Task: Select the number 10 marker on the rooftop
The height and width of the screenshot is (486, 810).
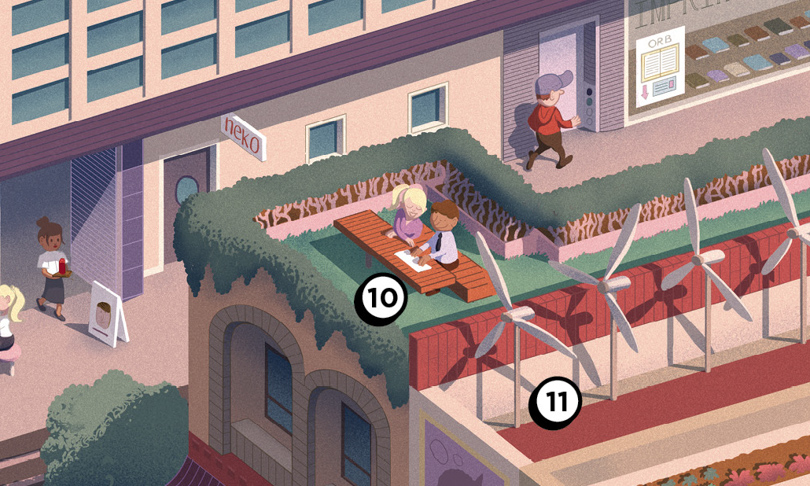Action: click(x=381, y=299)
